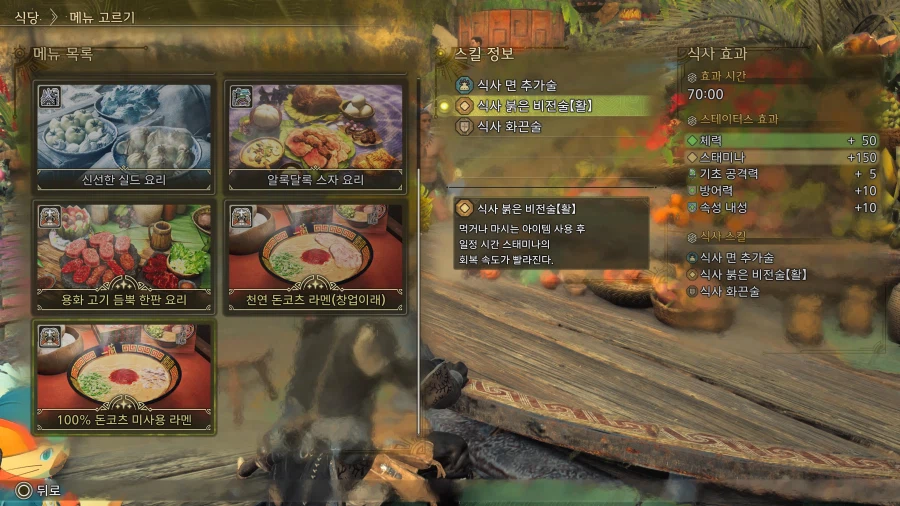This screenshot has width=900, height=506.
Task: Select 천연 돈코츠 라멘(창업이래) ramen
Action: tap(318, 256)
